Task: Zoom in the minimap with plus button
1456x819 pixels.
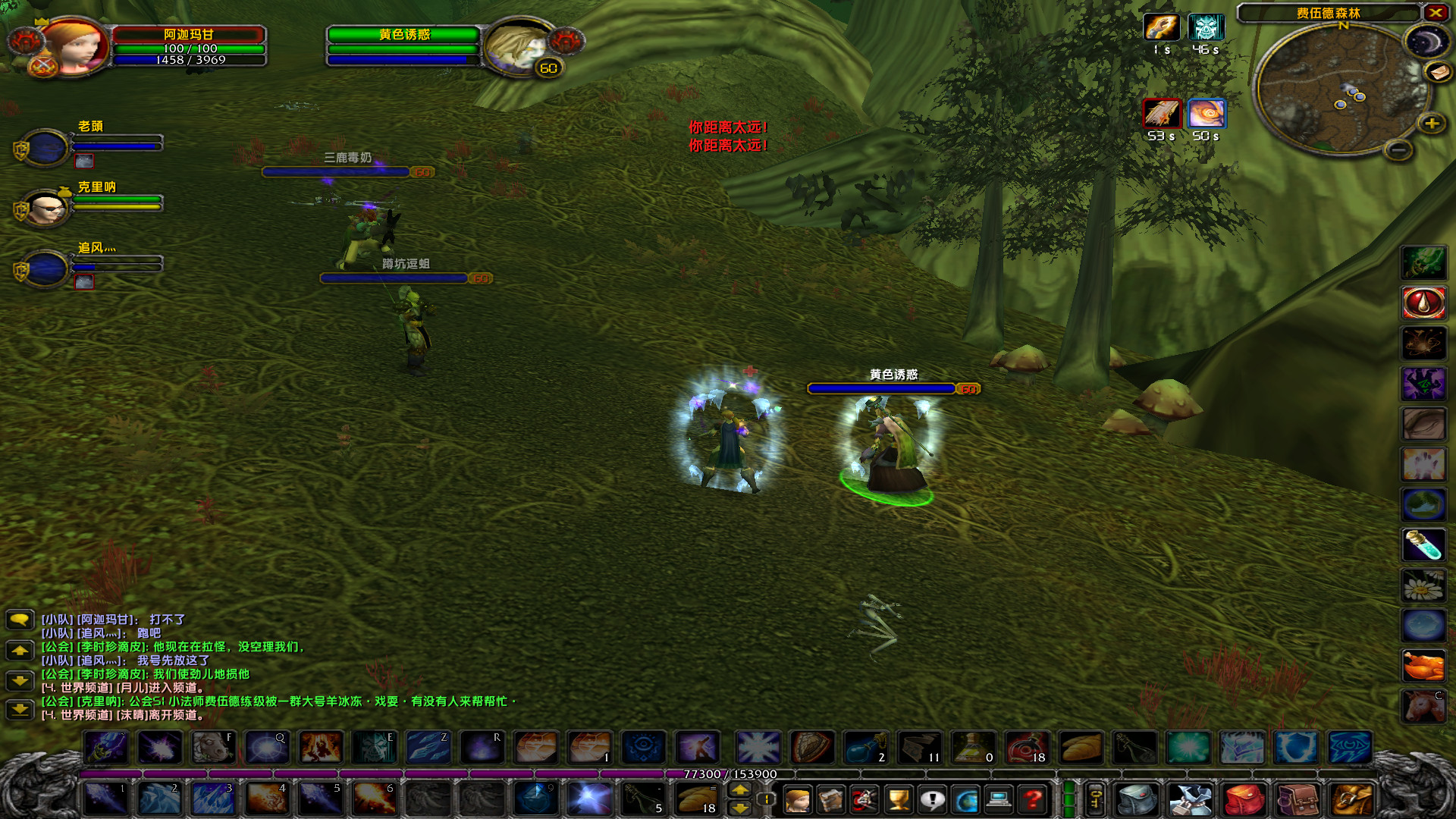Action: coord(1432,121)
